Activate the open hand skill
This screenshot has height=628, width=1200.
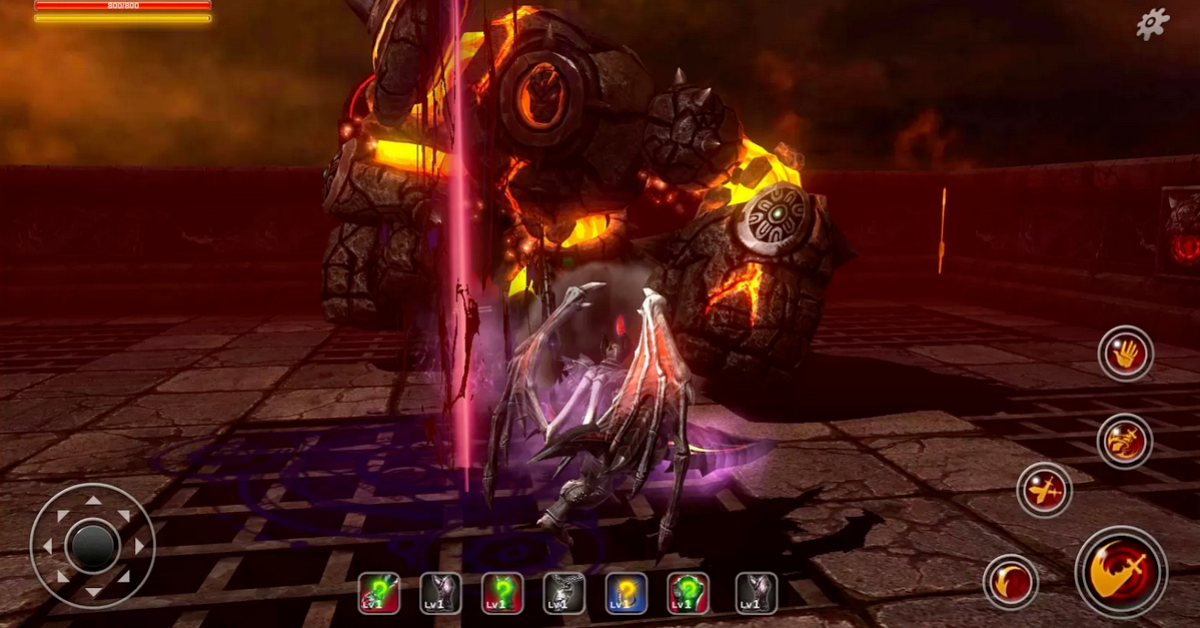pos(1125,353)
